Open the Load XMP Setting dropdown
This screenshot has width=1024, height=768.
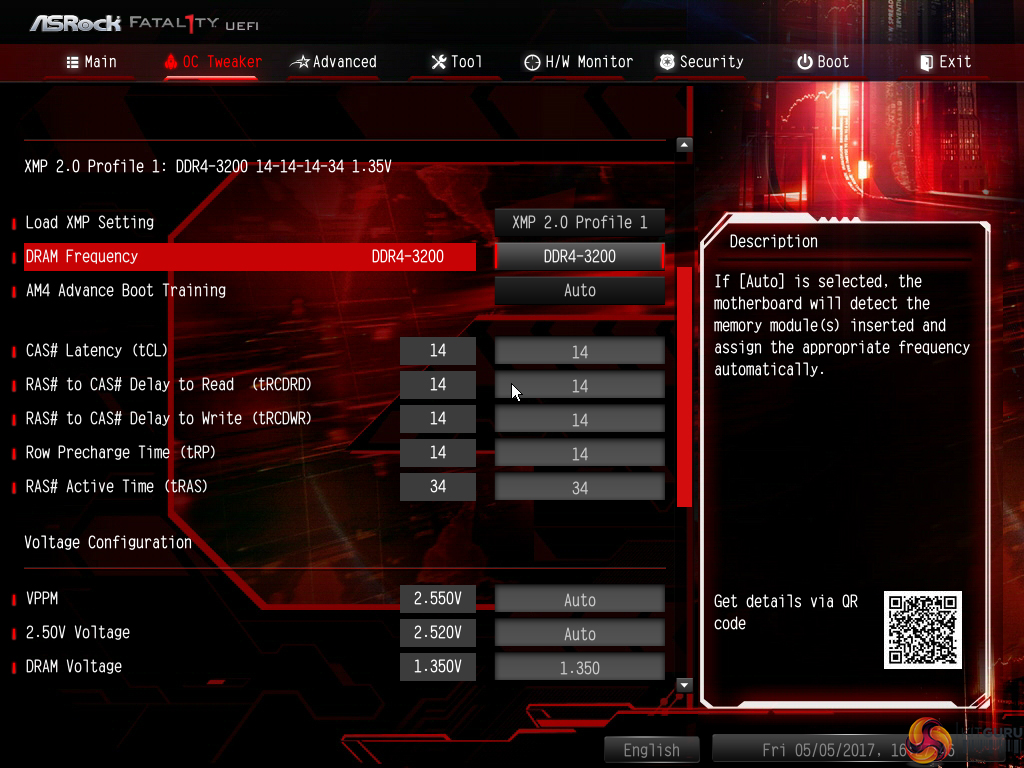580,222
